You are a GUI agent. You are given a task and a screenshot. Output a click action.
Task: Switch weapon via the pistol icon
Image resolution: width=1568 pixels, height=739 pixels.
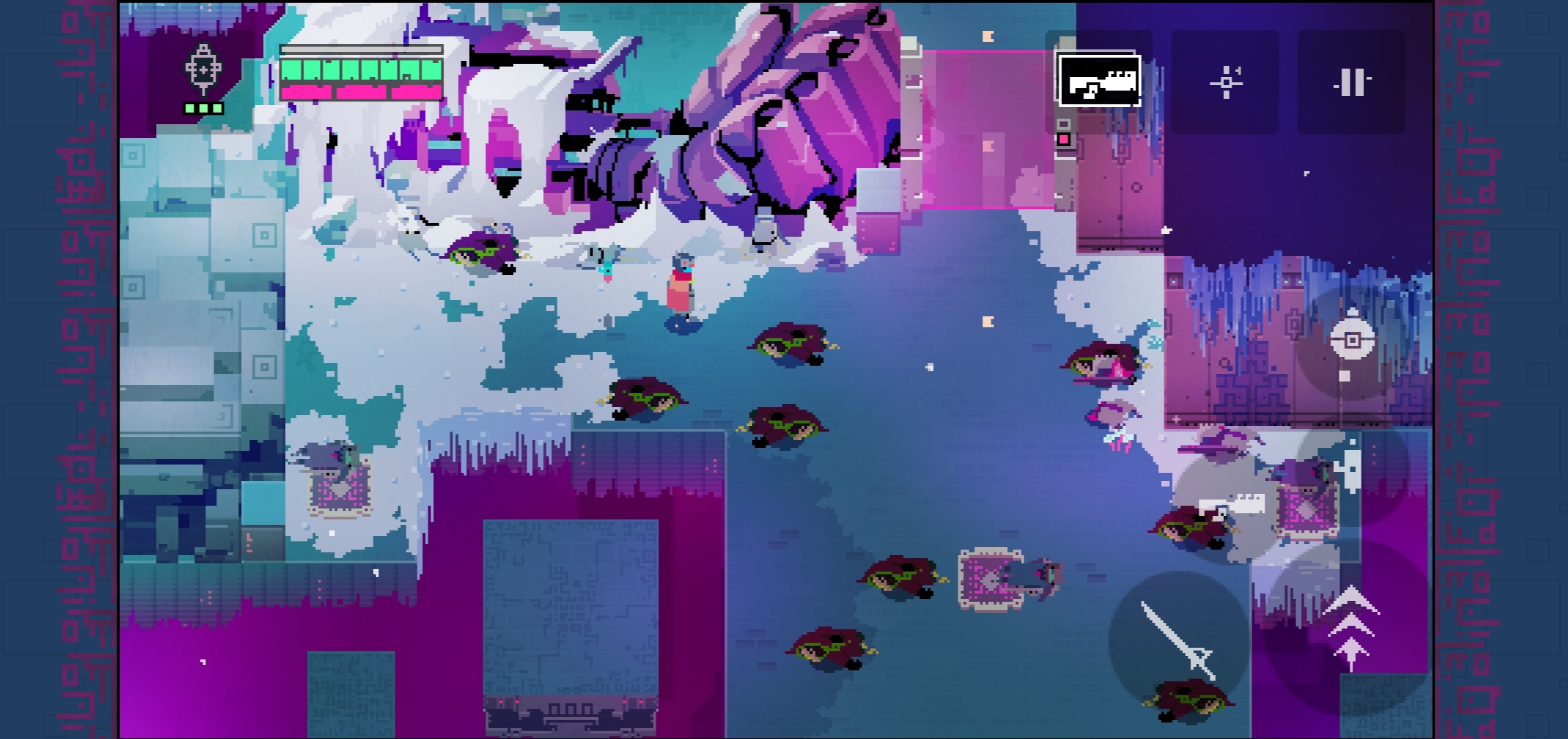tap(1099, 81)
